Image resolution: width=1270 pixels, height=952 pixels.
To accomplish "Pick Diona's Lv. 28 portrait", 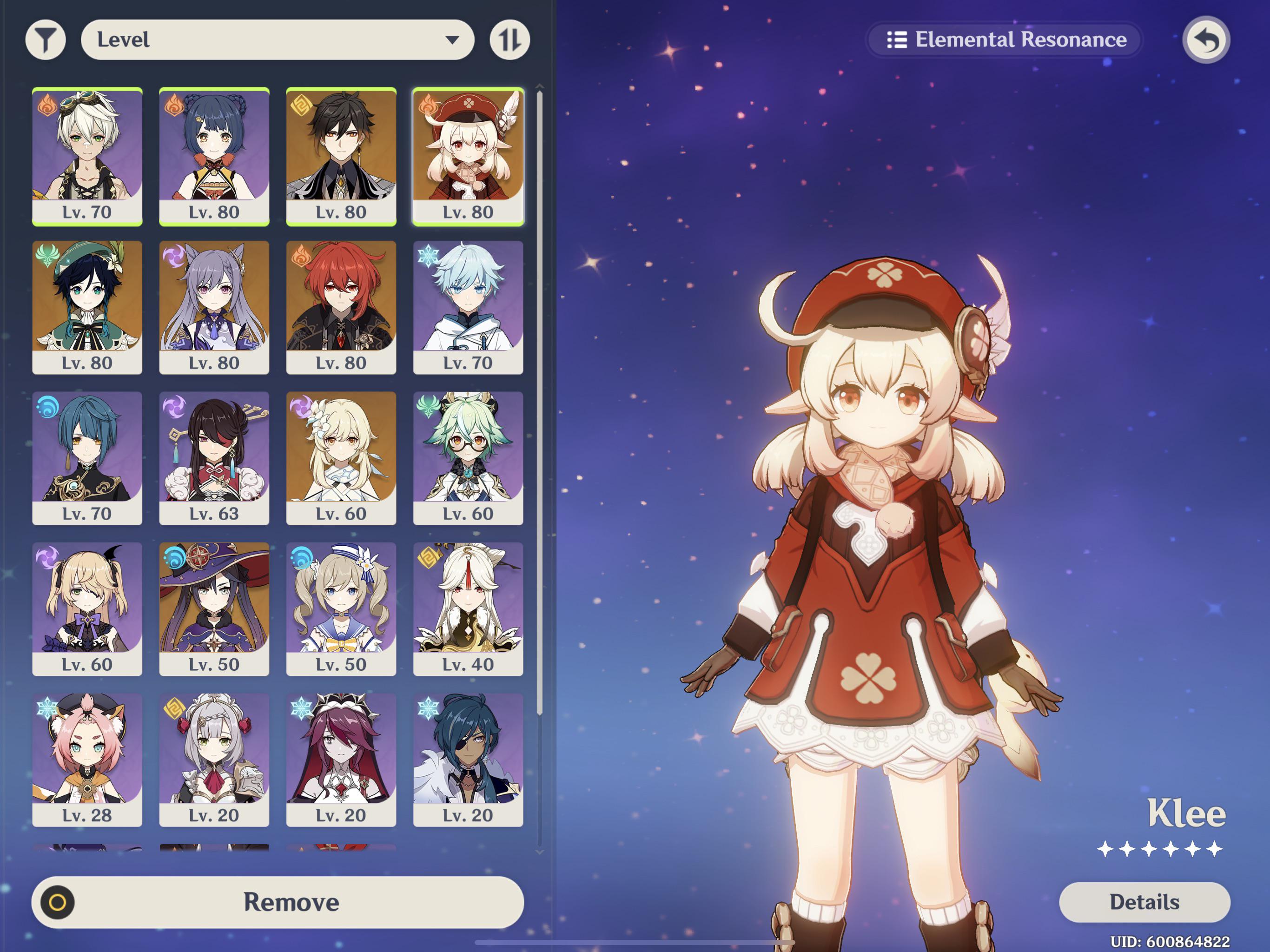I will 87,760.
